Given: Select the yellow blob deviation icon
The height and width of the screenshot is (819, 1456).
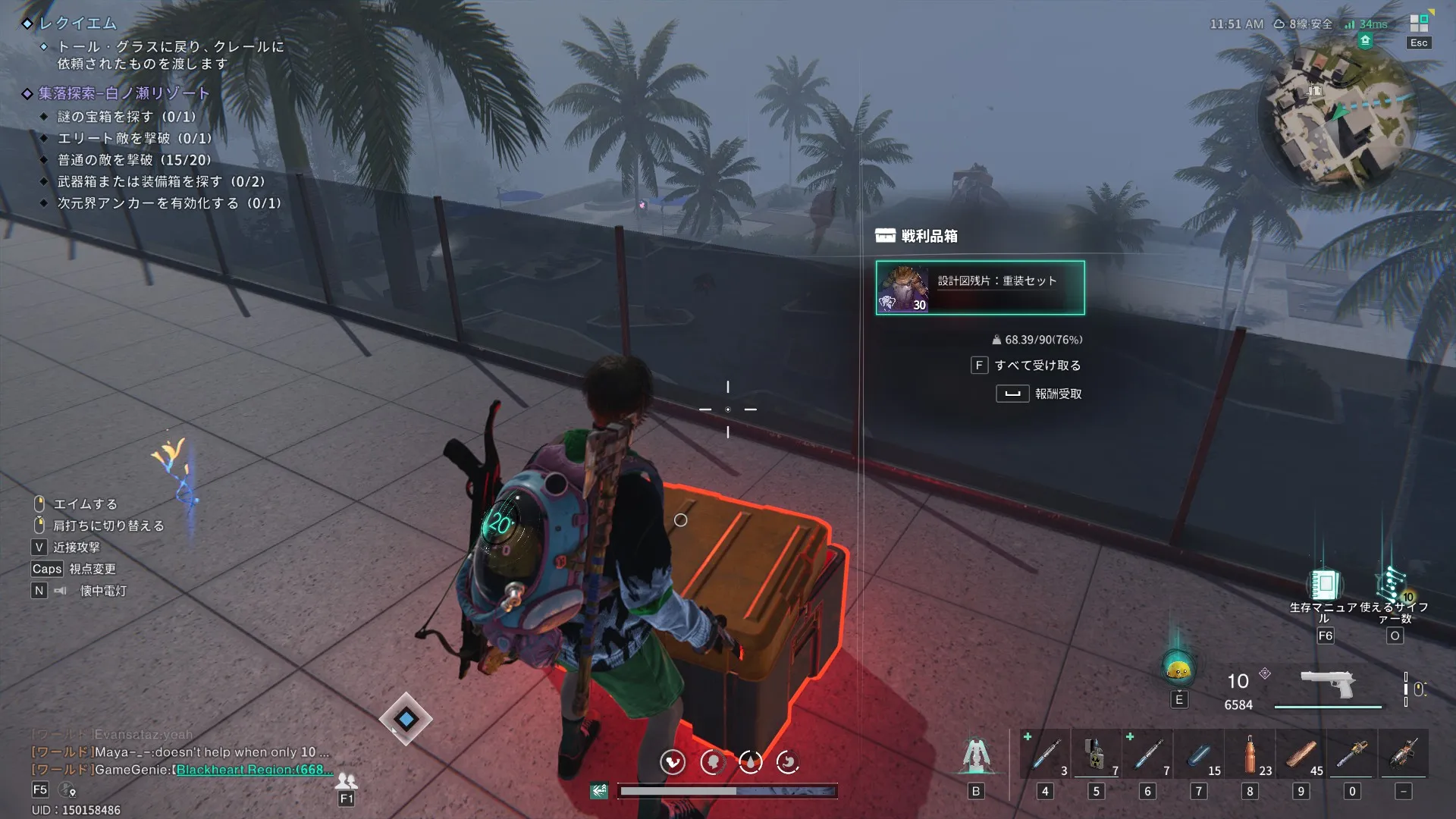Looking at the screenshot, I should tap(1178, 670).
